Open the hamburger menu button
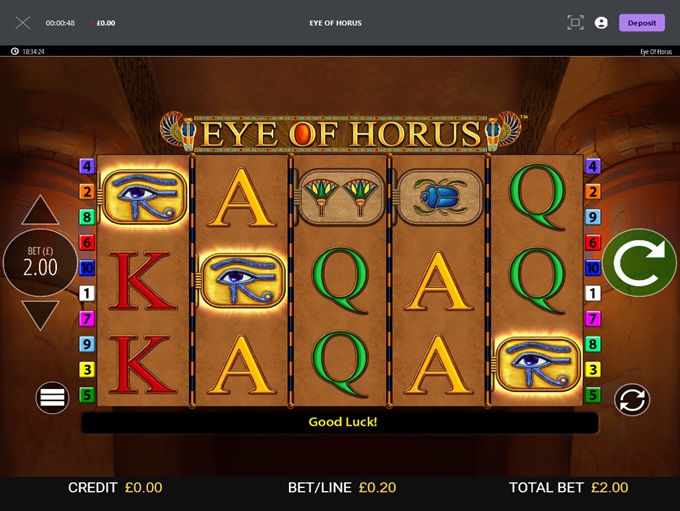 click(52, 398)
